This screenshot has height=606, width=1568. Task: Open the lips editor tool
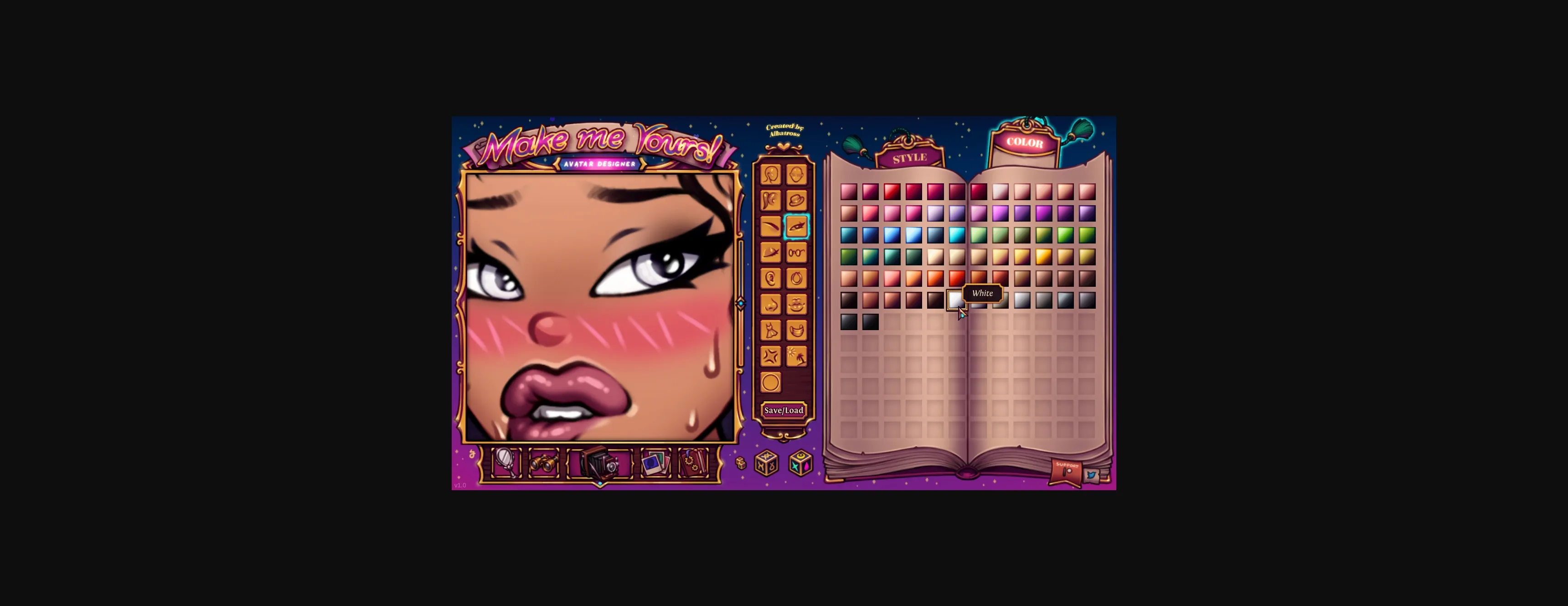click(x=796, y=304)
